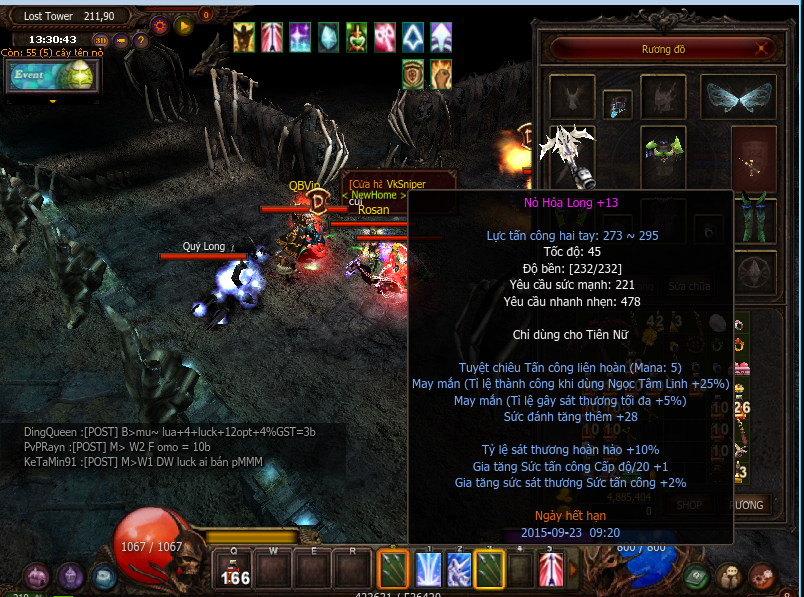Click the flaming fist buff icon
The image size is (804, 597).
pos(441,73)
